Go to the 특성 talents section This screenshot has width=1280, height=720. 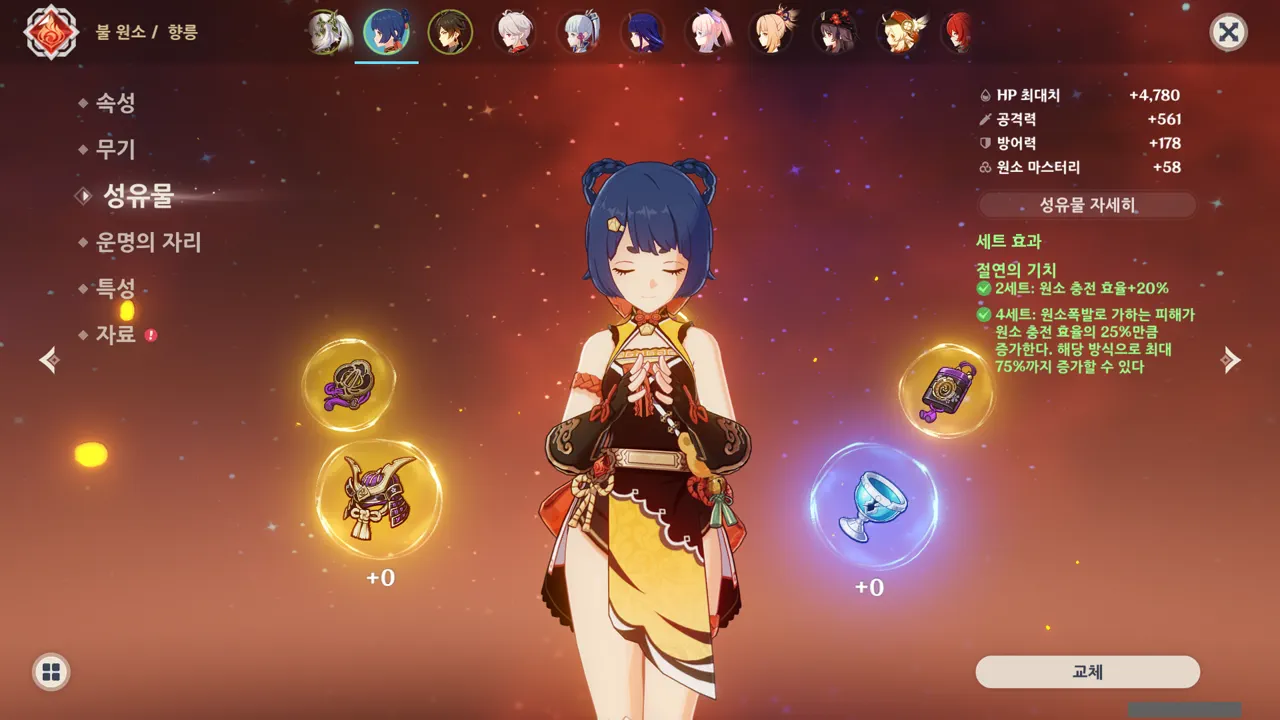(115, 289)
